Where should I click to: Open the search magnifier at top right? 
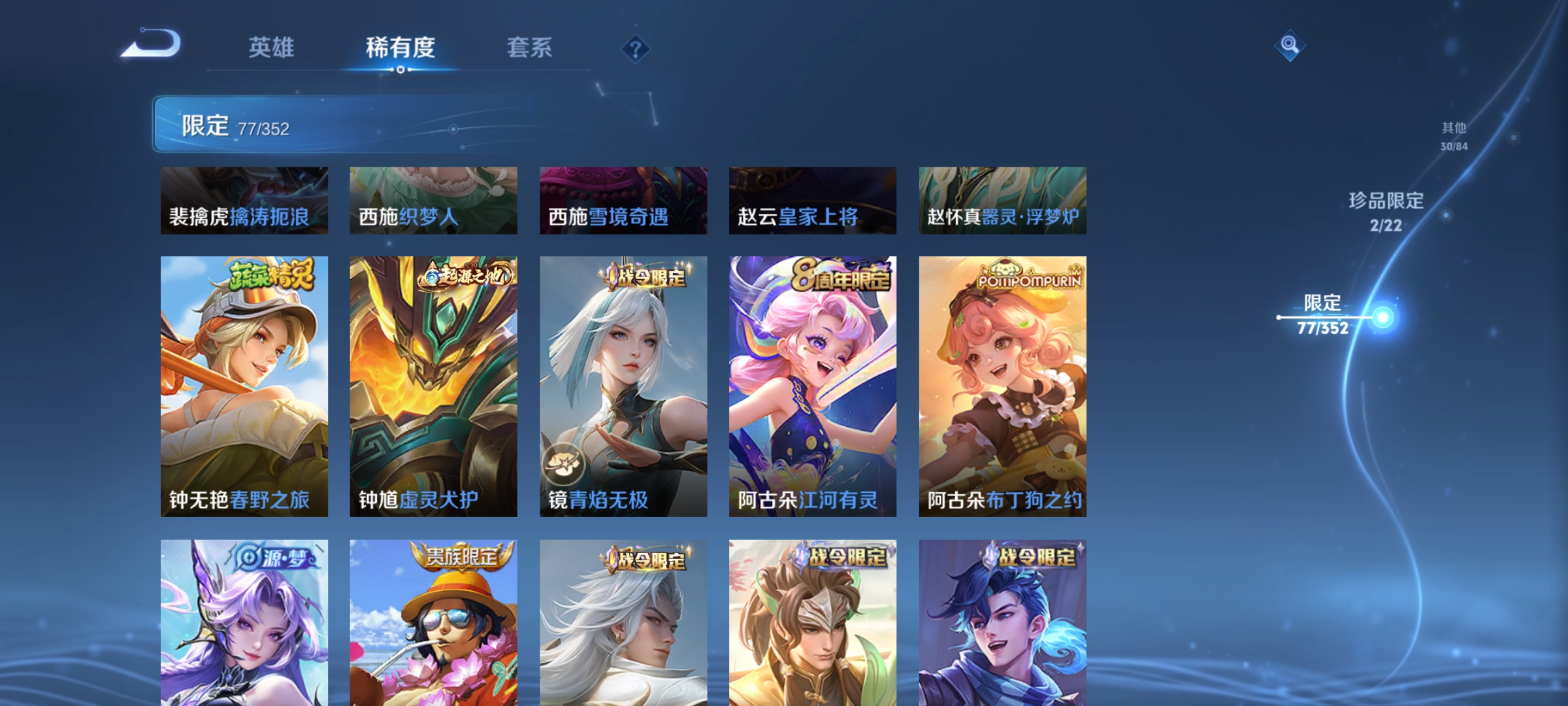point(1290,46)
